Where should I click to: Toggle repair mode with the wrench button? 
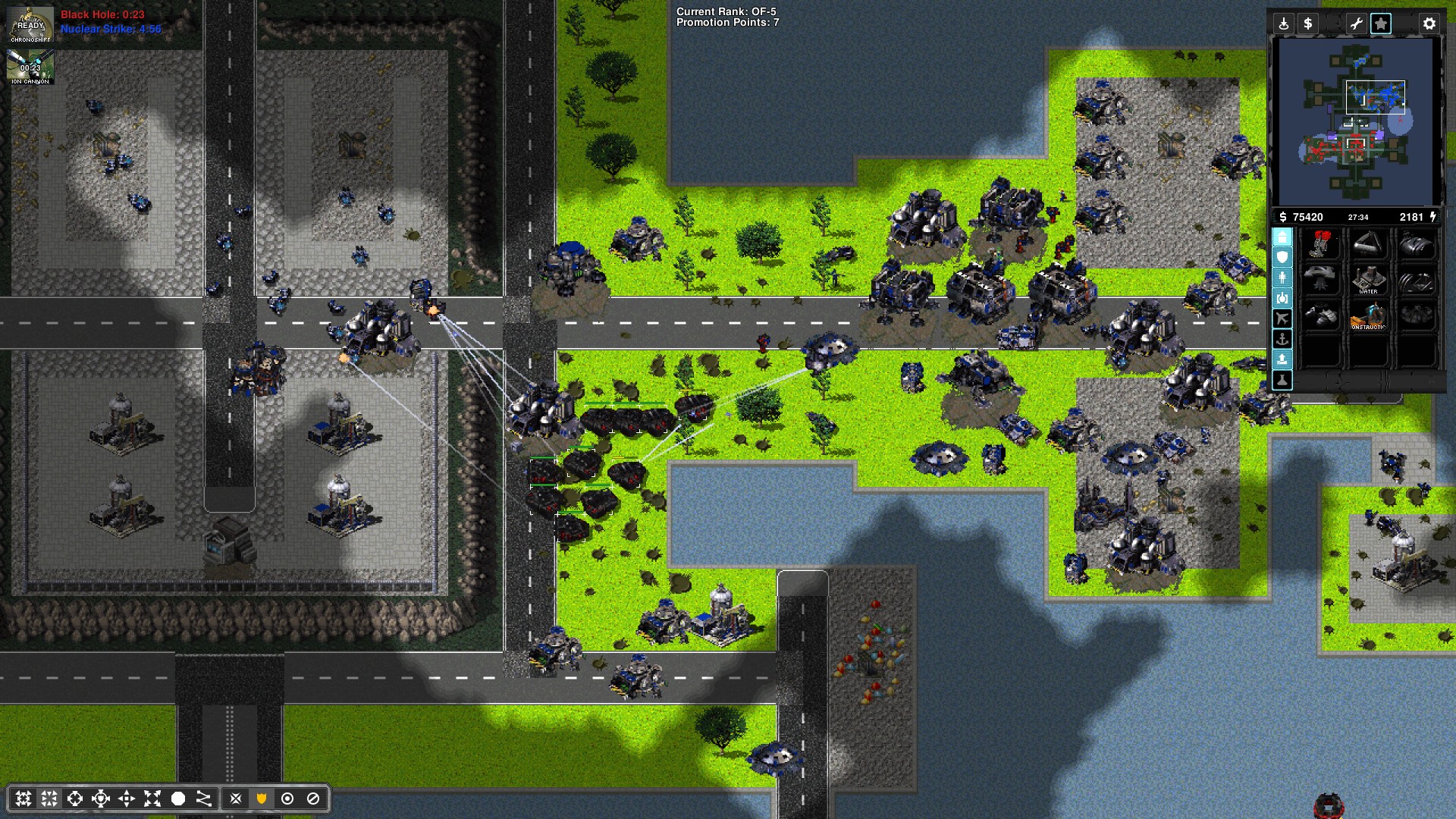pos(1356,24)
